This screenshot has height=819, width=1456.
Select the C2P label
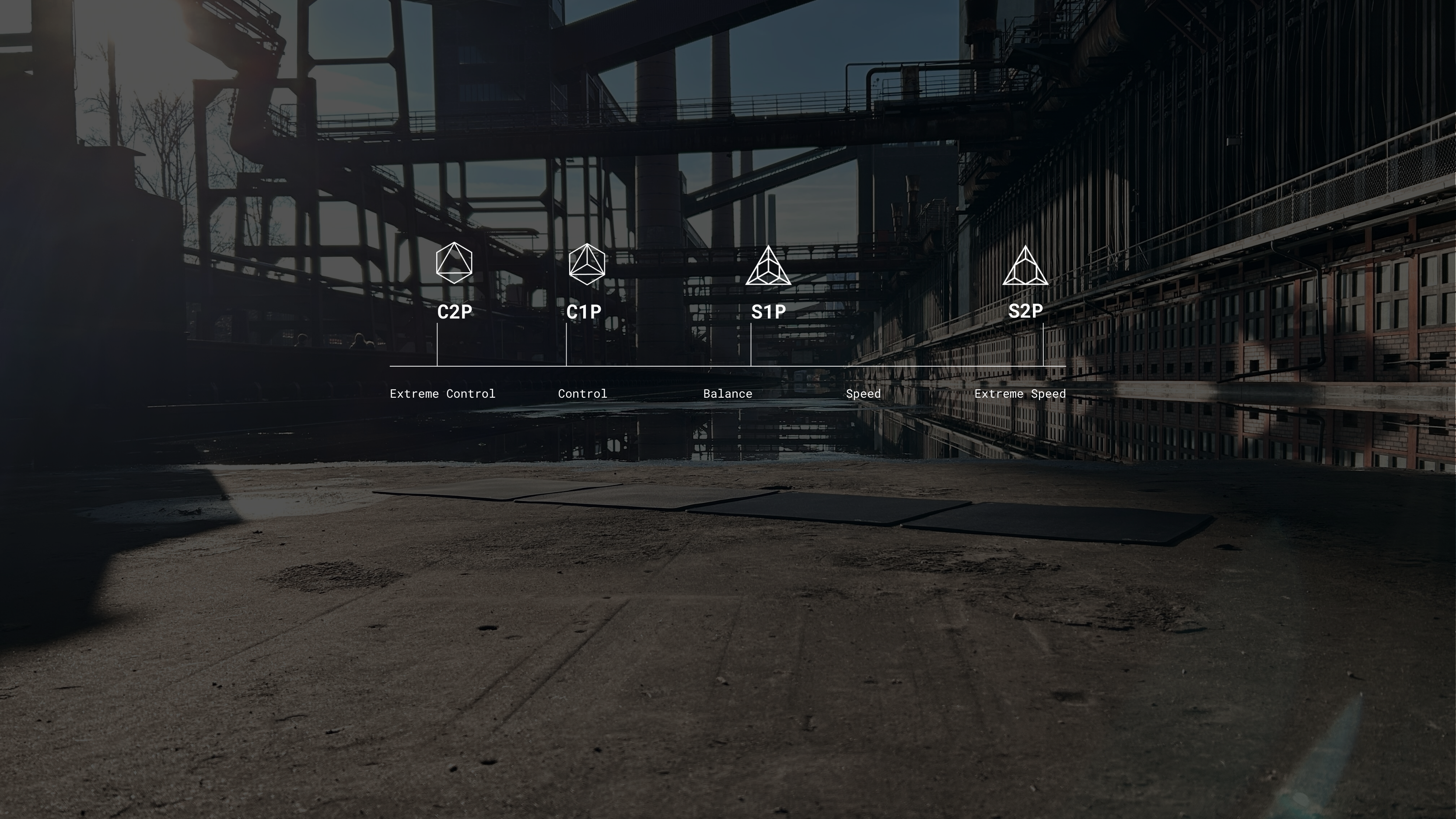pyautogui.click(x=455, y=311)
